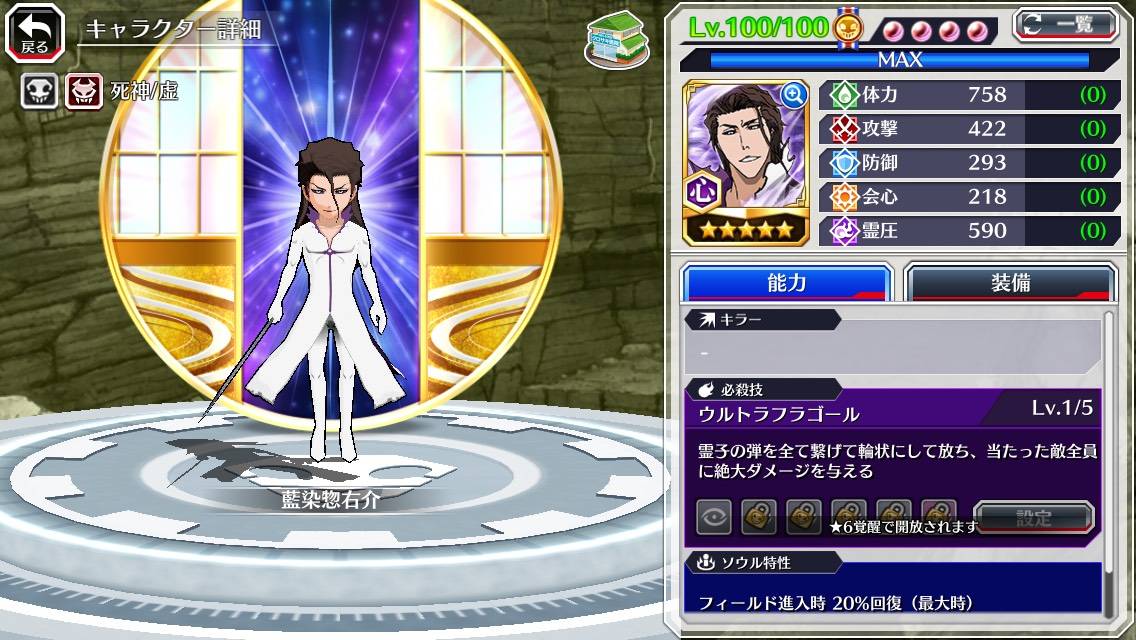Viewport: 1136px width, 640px height.
Task: Tap the skull affiliation icon
Action: coord(39,92)
